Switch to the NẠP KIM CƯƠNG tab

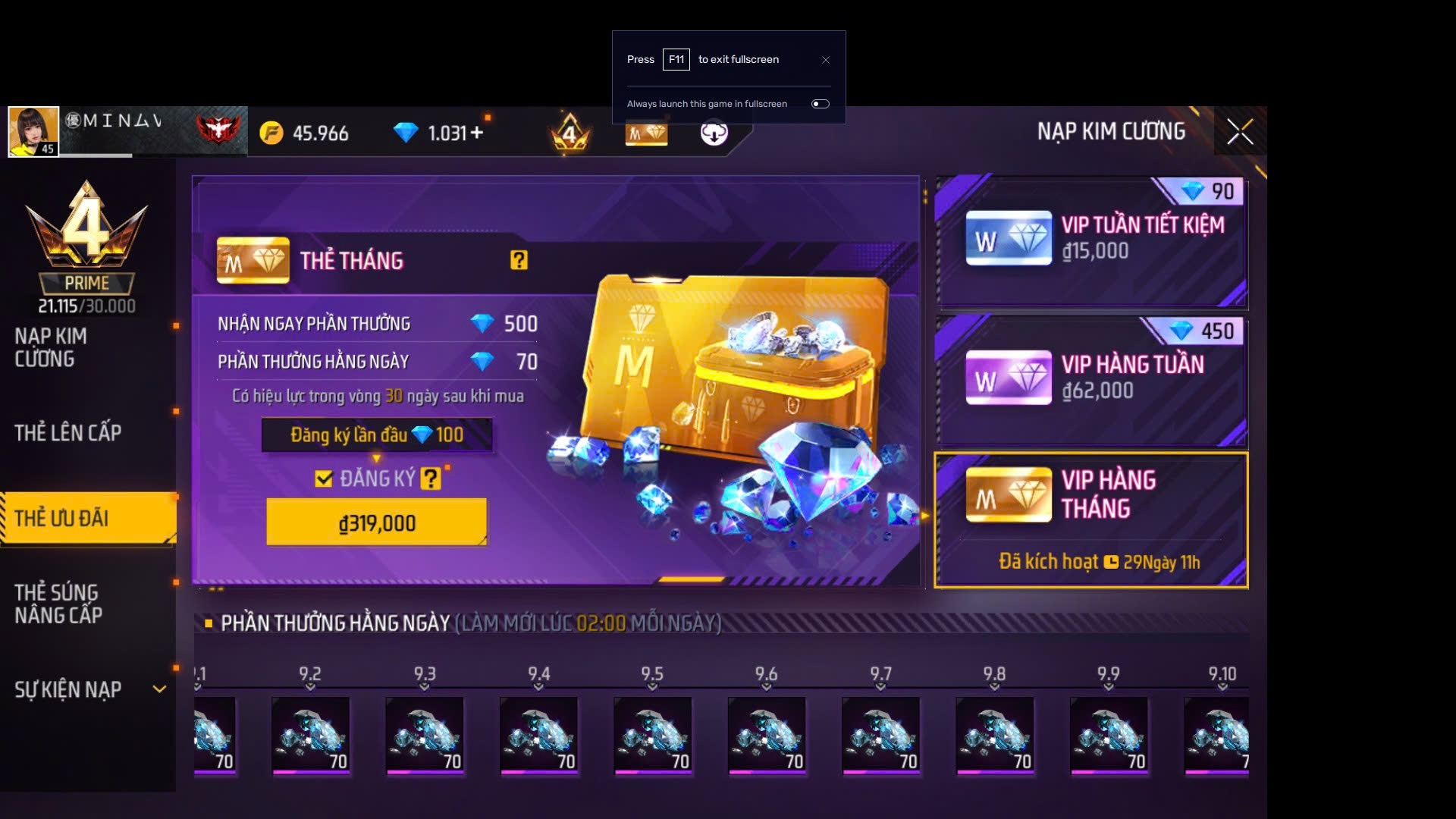[51, 347]
